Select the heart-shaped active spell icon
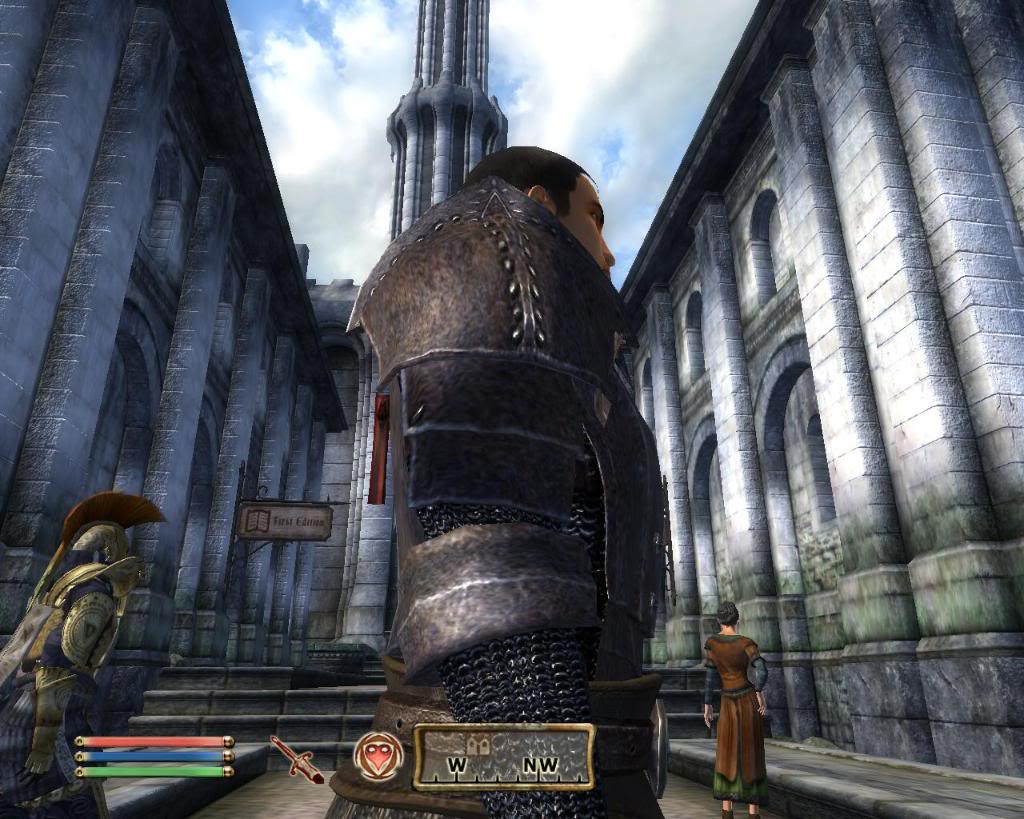Screen dimensions: 1024x819 pos(379,756)
